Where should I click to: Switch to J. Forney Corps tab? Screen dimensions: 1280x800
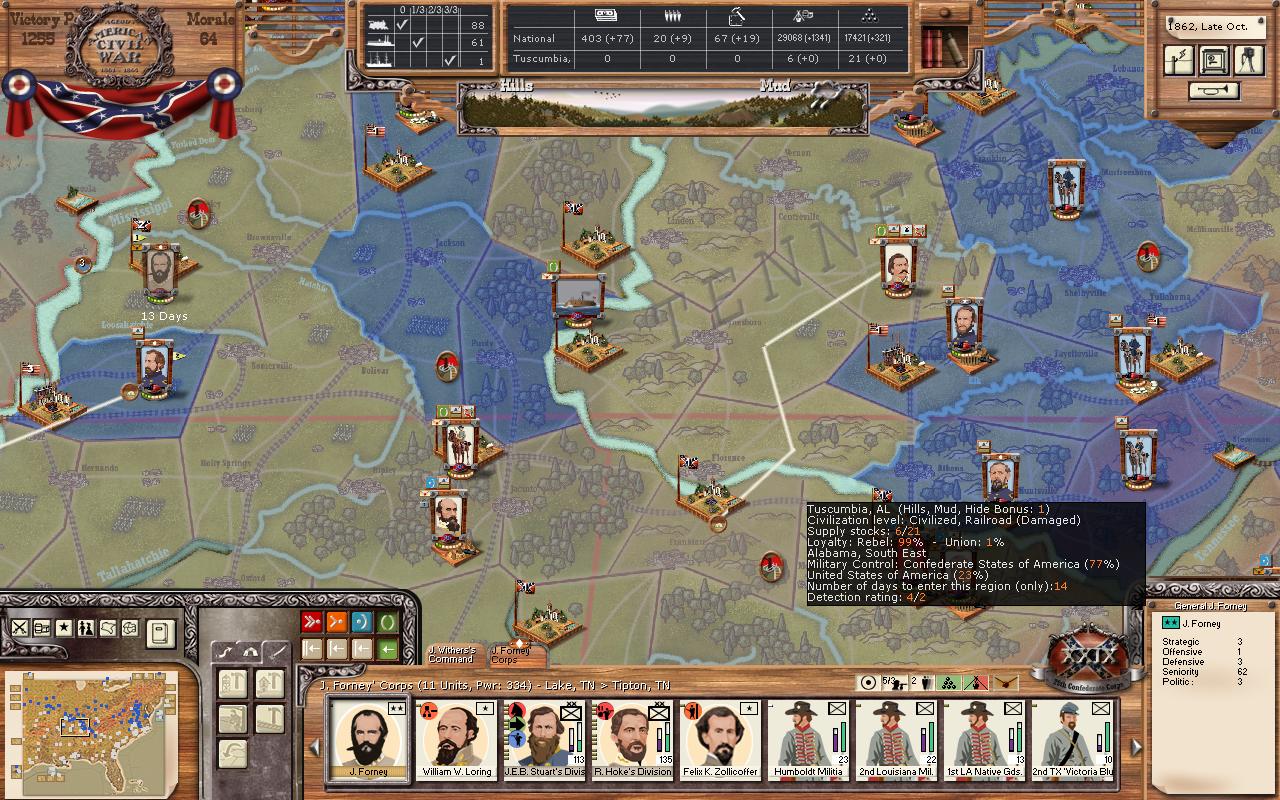coord(512,655)
